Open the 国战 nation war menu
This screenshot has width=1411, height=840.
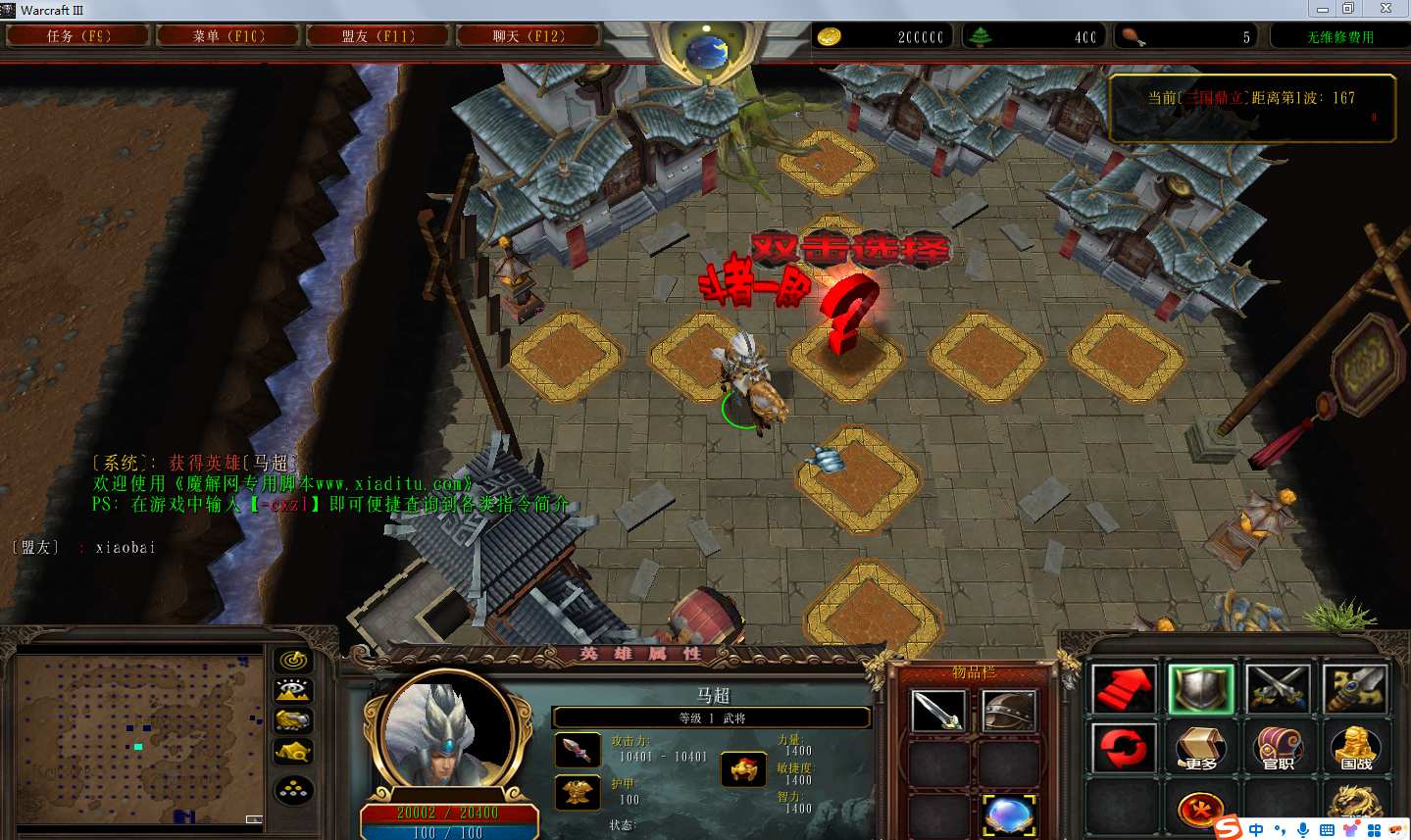click(1356, 748)
